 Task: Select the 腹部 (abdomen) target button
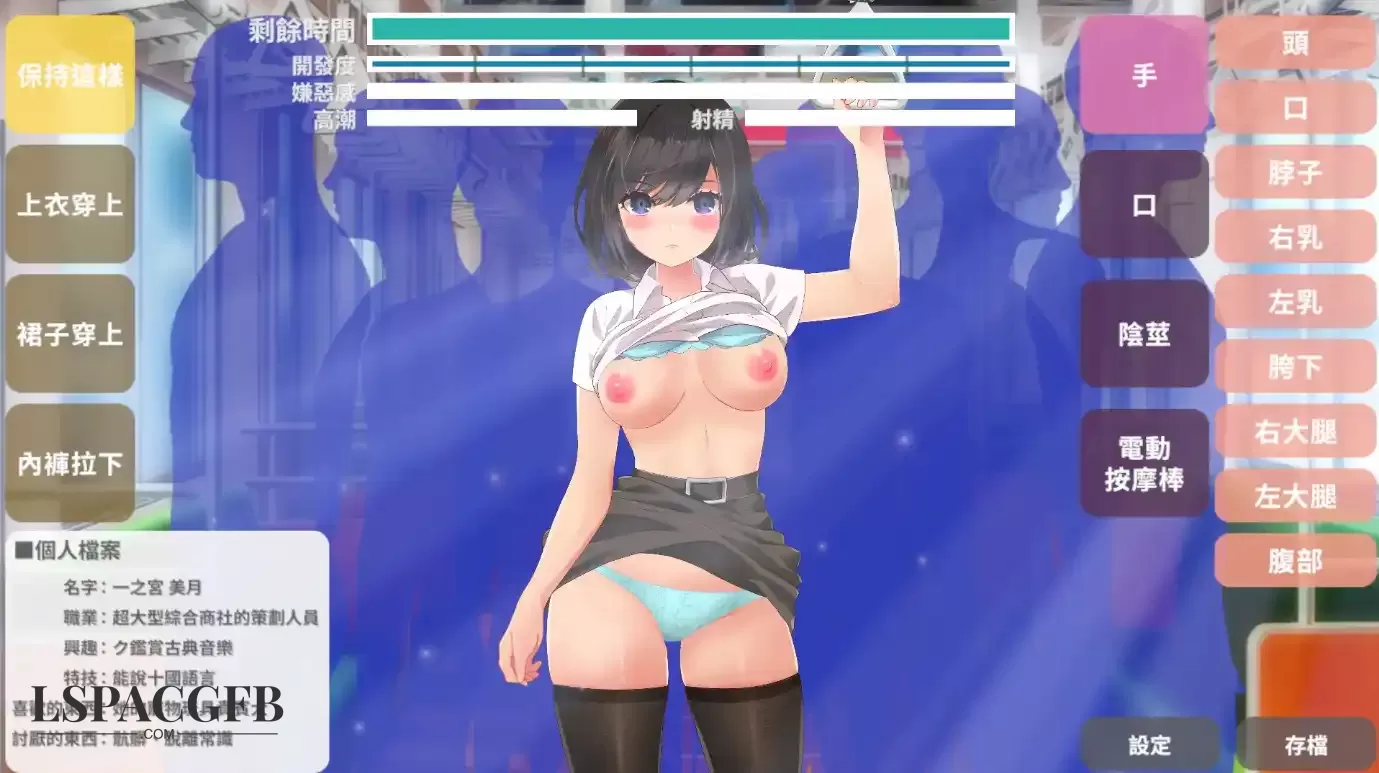click(x=1295, y=562)
